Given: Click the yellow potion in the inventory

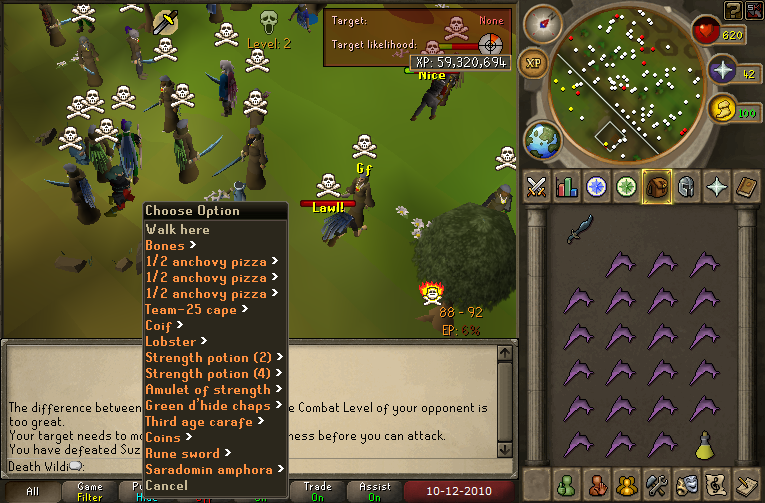Looking at the screenshot, I should click(x=704, y=441).
